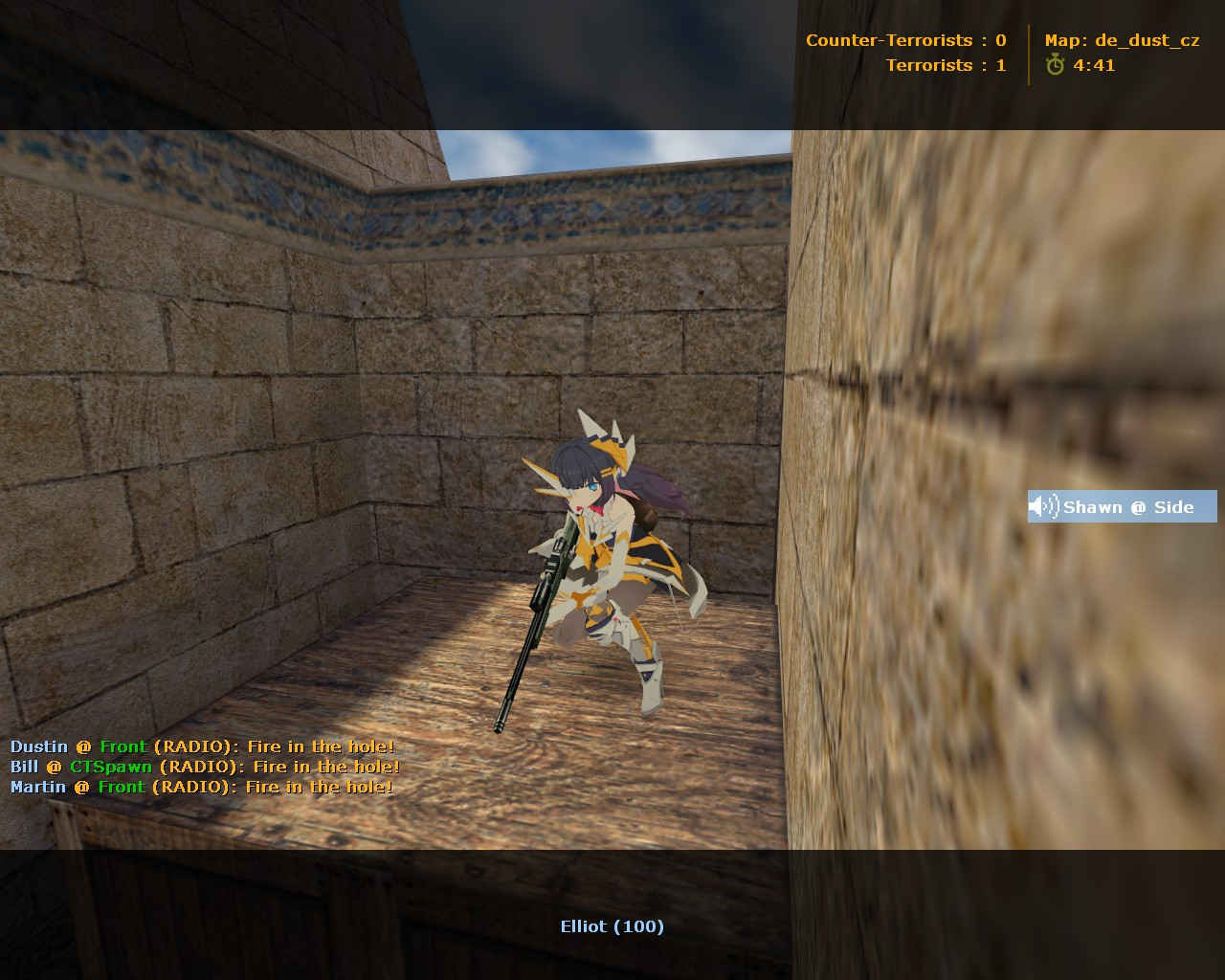Click the stopwatch timer icon

(x=1054, y=66)
